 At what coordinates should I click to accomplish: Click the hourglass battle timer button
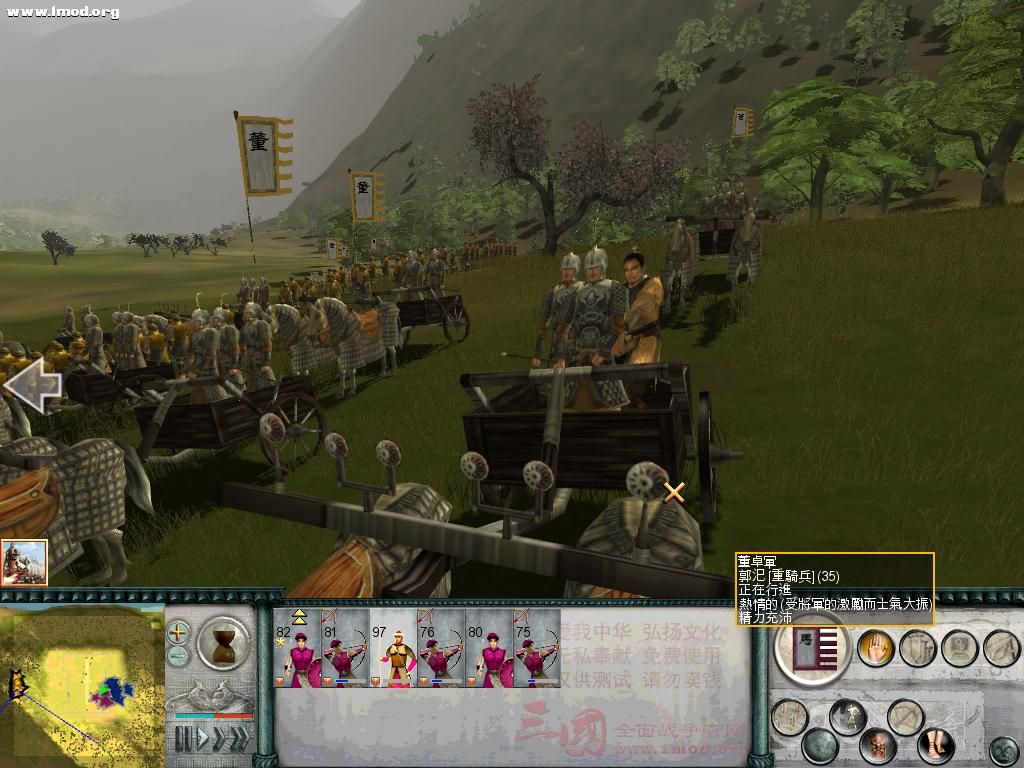(224, 643)
